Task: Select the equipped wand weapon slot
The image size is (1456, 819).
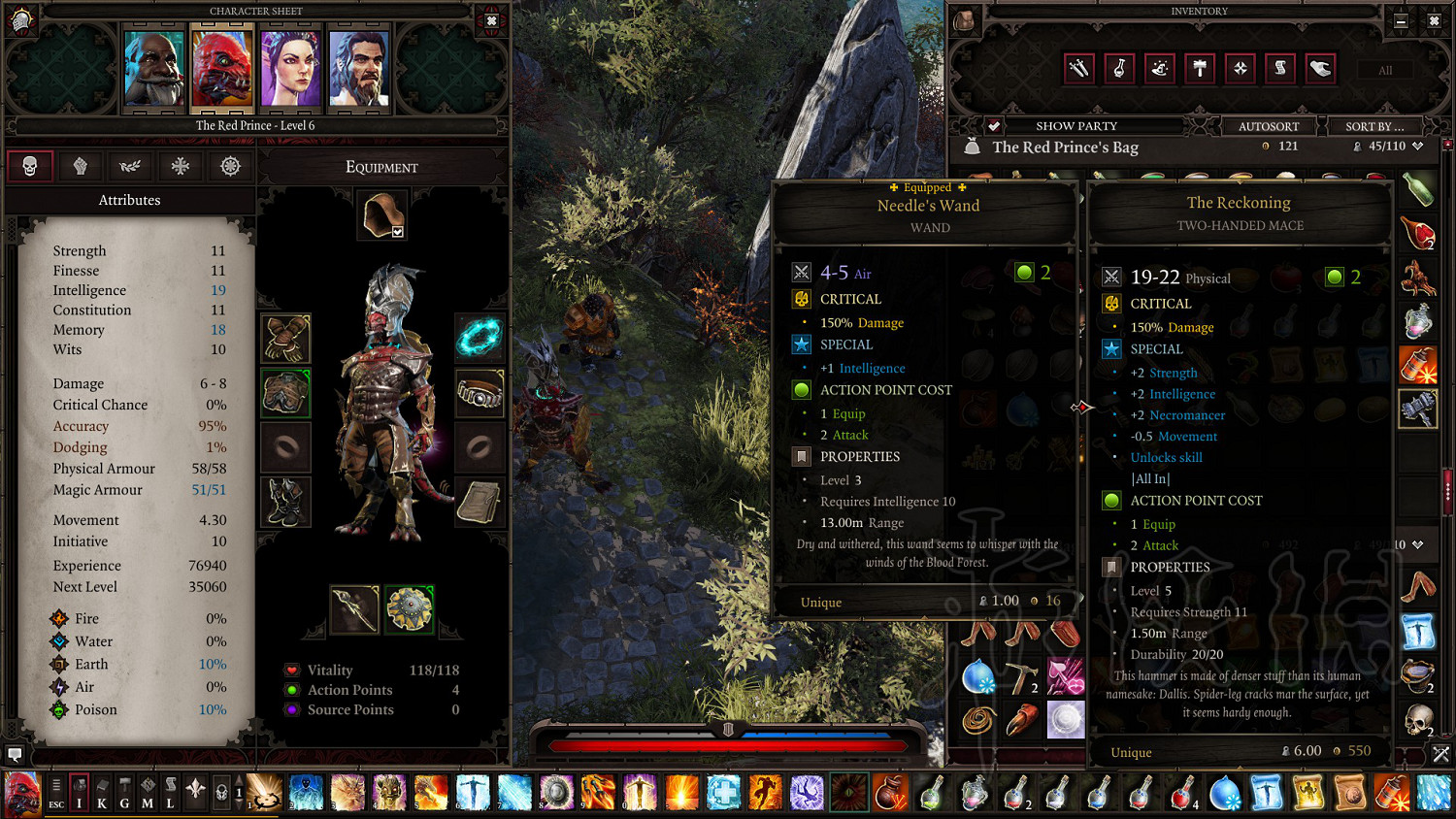Action: 353,609
